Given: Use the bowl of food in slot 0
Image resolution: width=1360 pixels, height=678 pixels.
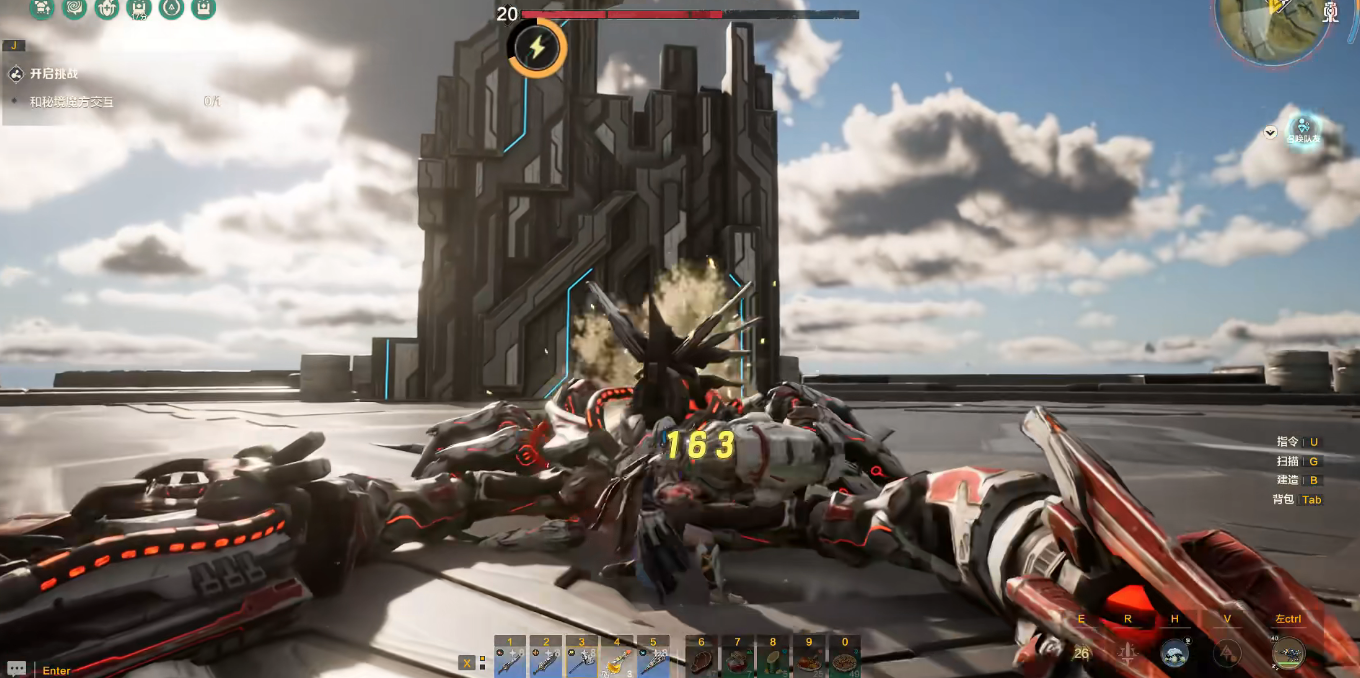Looking at the screenshot, I should point(846,660).
